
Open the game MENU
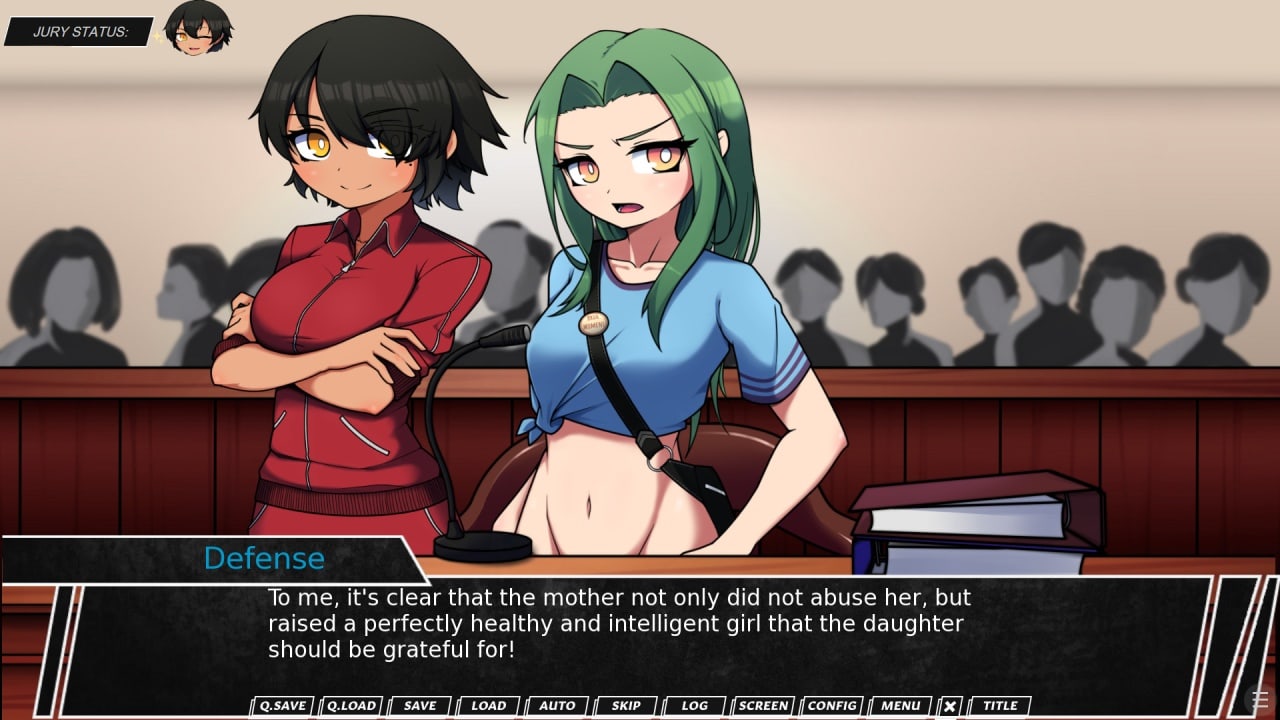pyautogui.click(x=901, y=706)
